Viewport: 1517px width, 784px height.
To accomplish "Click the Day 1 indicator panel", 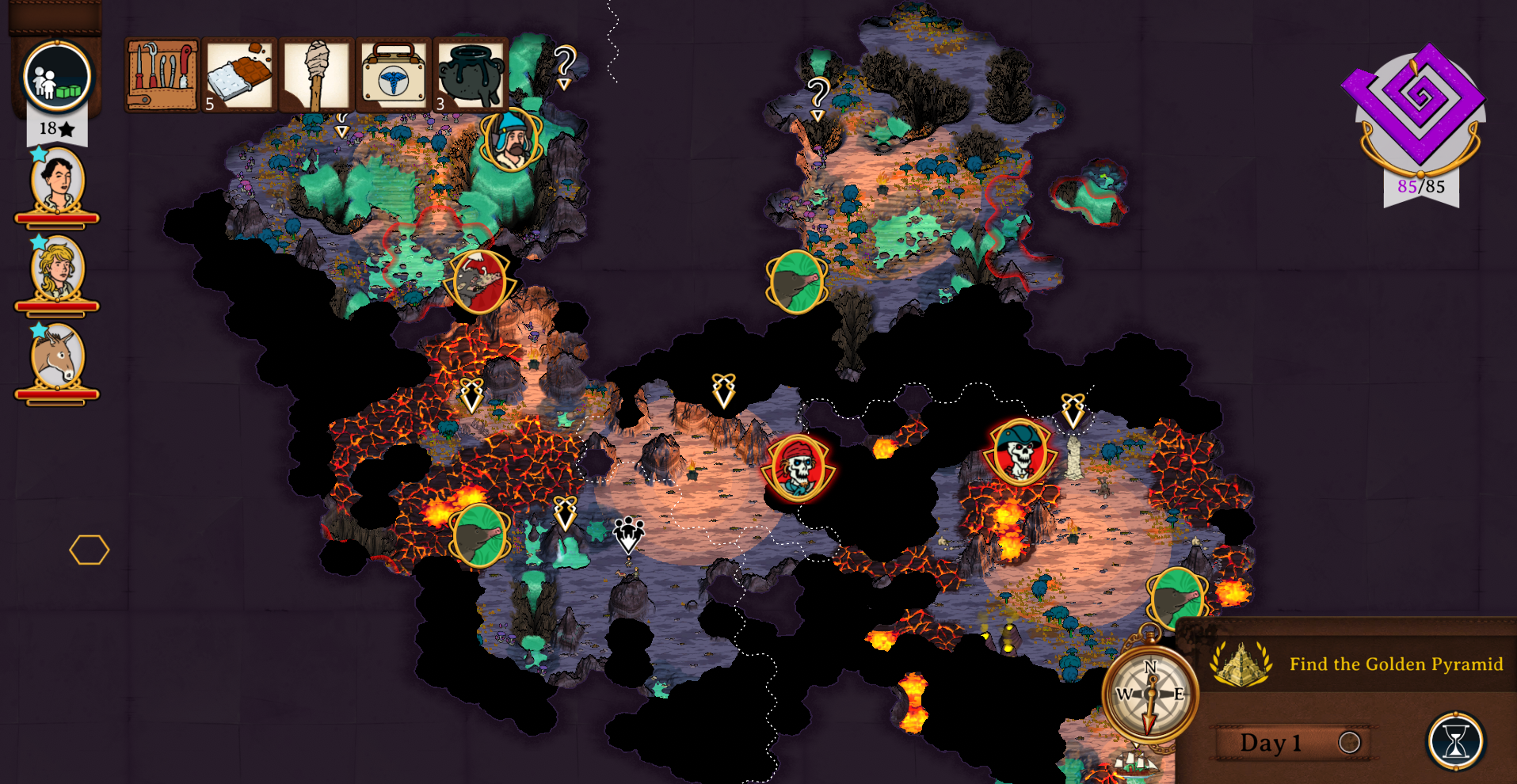I will click(1291, 742).
